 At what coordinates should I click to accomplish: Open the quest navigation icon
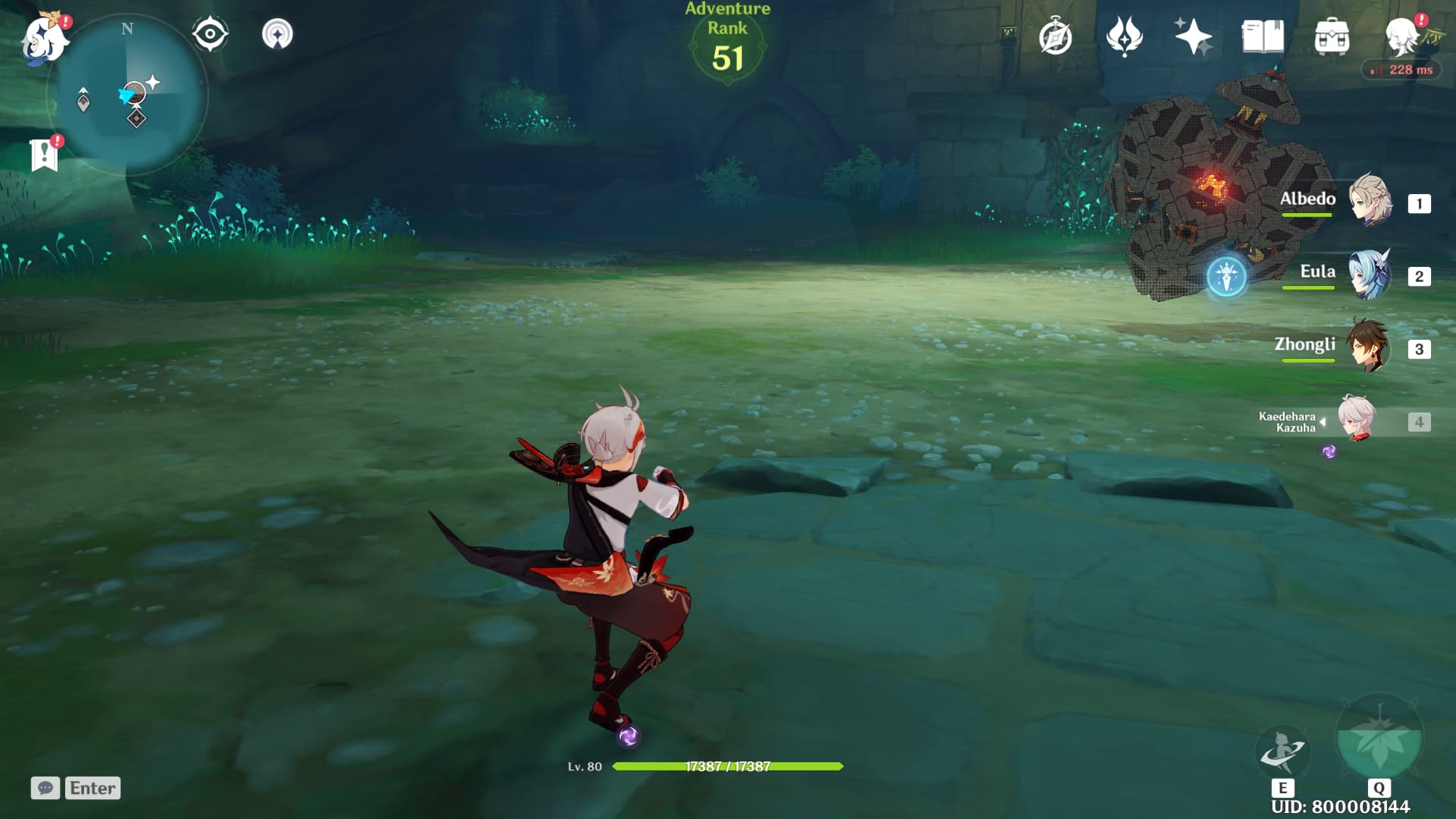point(278,34)
